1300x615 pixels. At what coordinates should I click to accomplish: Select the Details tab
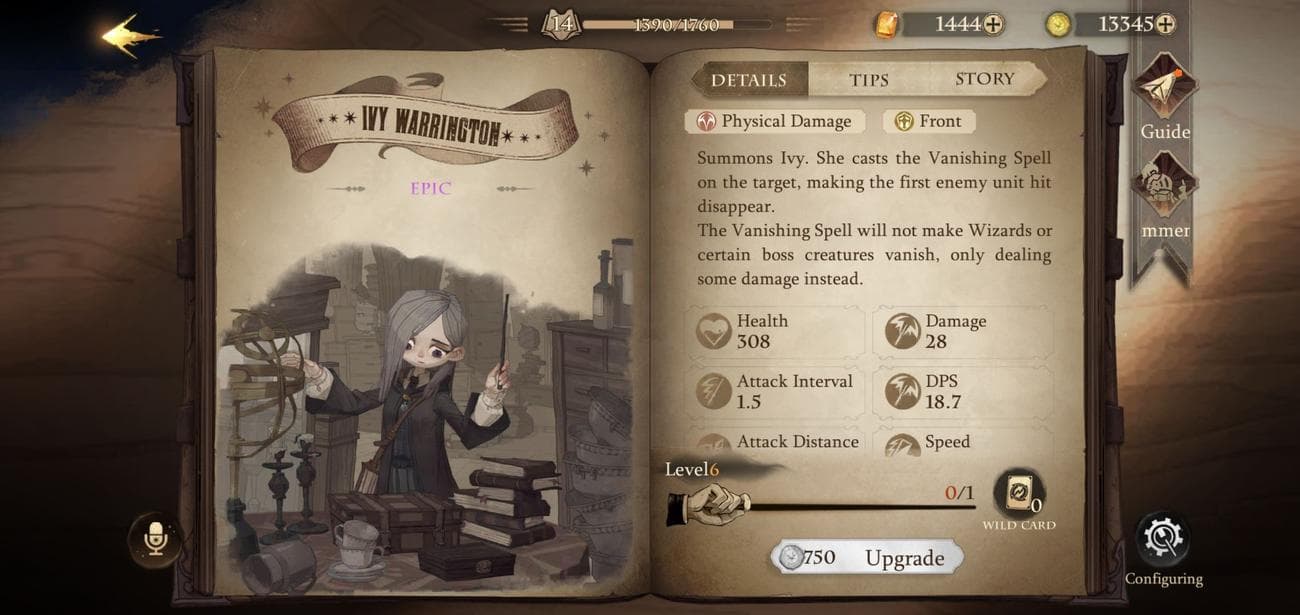point(748,80)
